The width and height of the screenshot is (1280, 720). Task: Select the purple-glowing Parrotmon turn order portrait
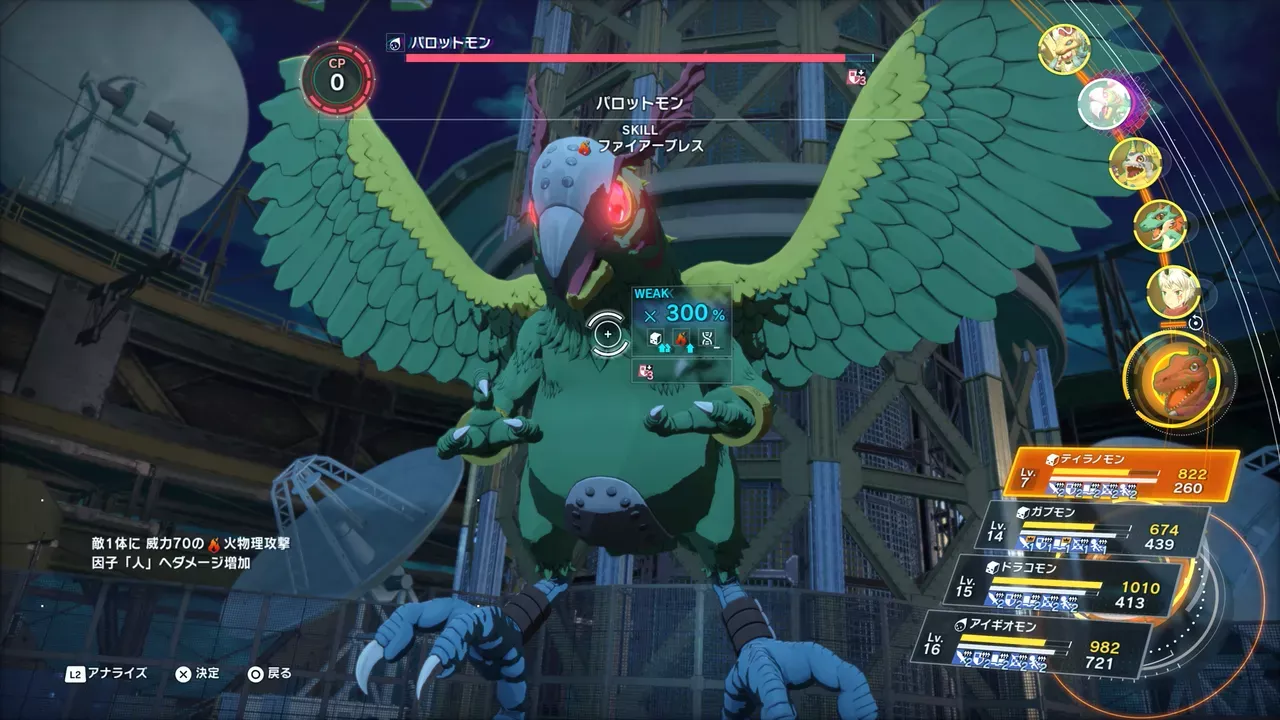[x=1104, y=101]
